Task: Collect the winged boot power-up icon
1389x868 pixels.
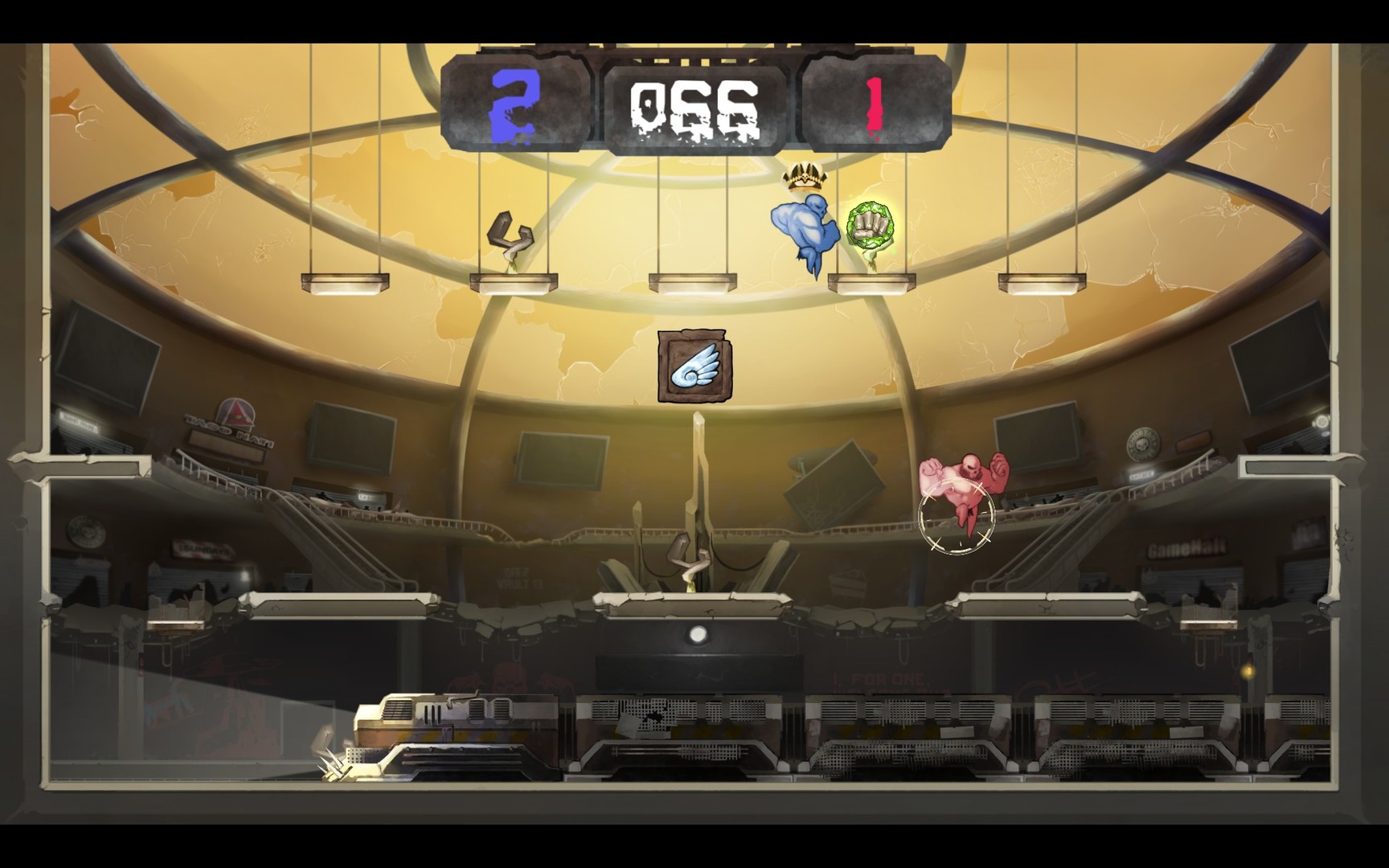Action: 693,366
